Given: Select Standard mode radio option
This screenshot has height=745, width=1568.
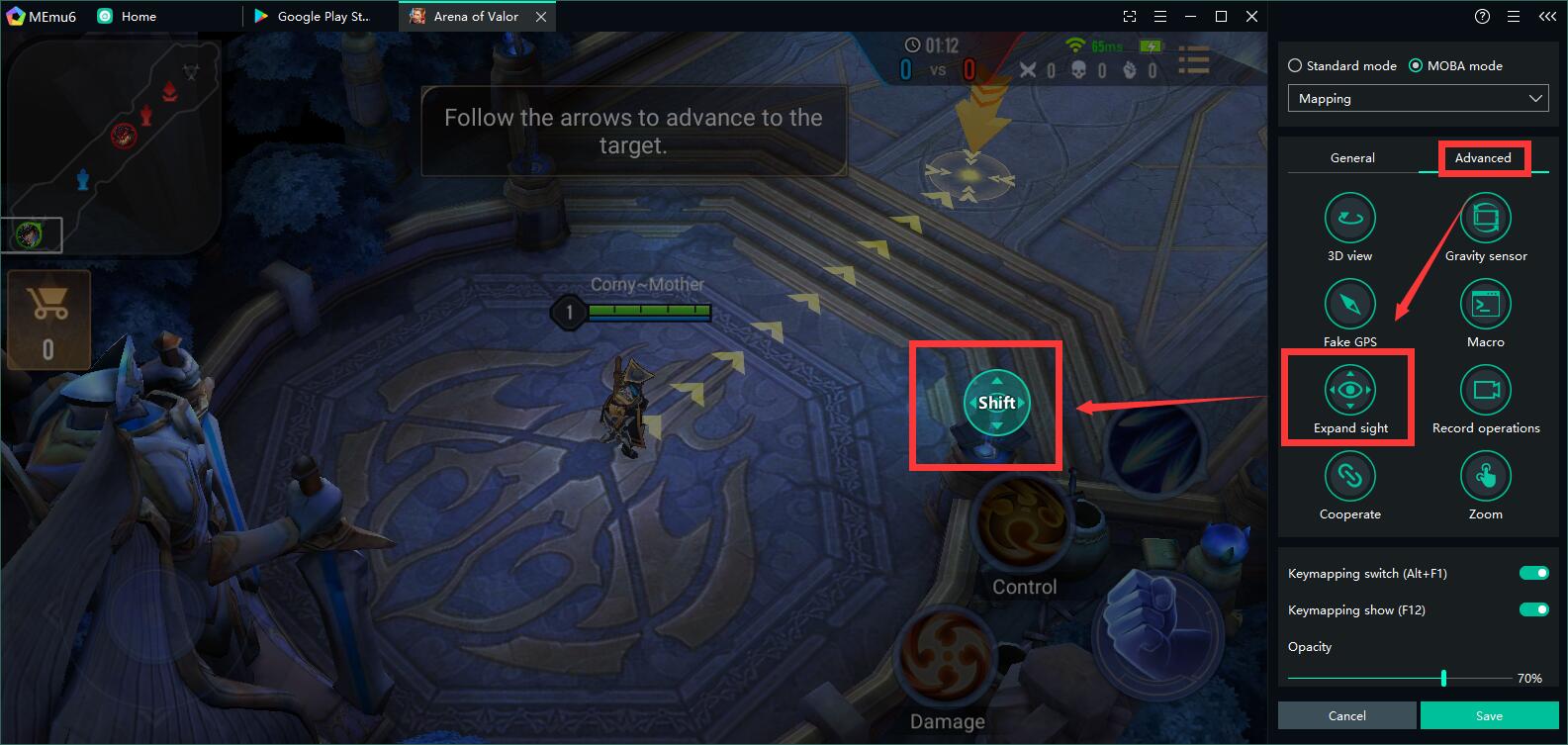Looking at the screenshot, I should coord(1295,66).
